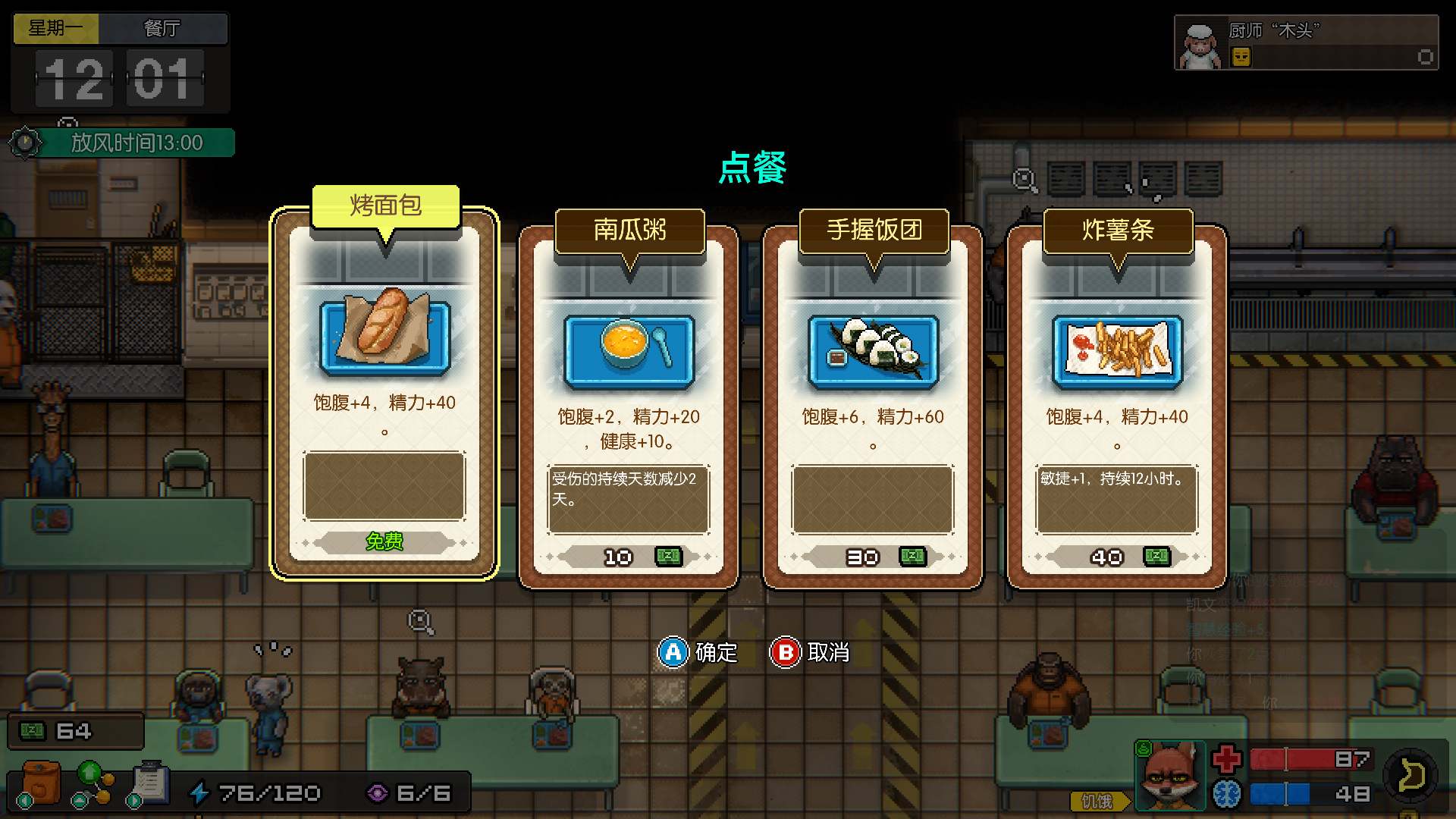Confirm order with the A 确定 button
The image size is (1456, 819).
pos(698,652)
